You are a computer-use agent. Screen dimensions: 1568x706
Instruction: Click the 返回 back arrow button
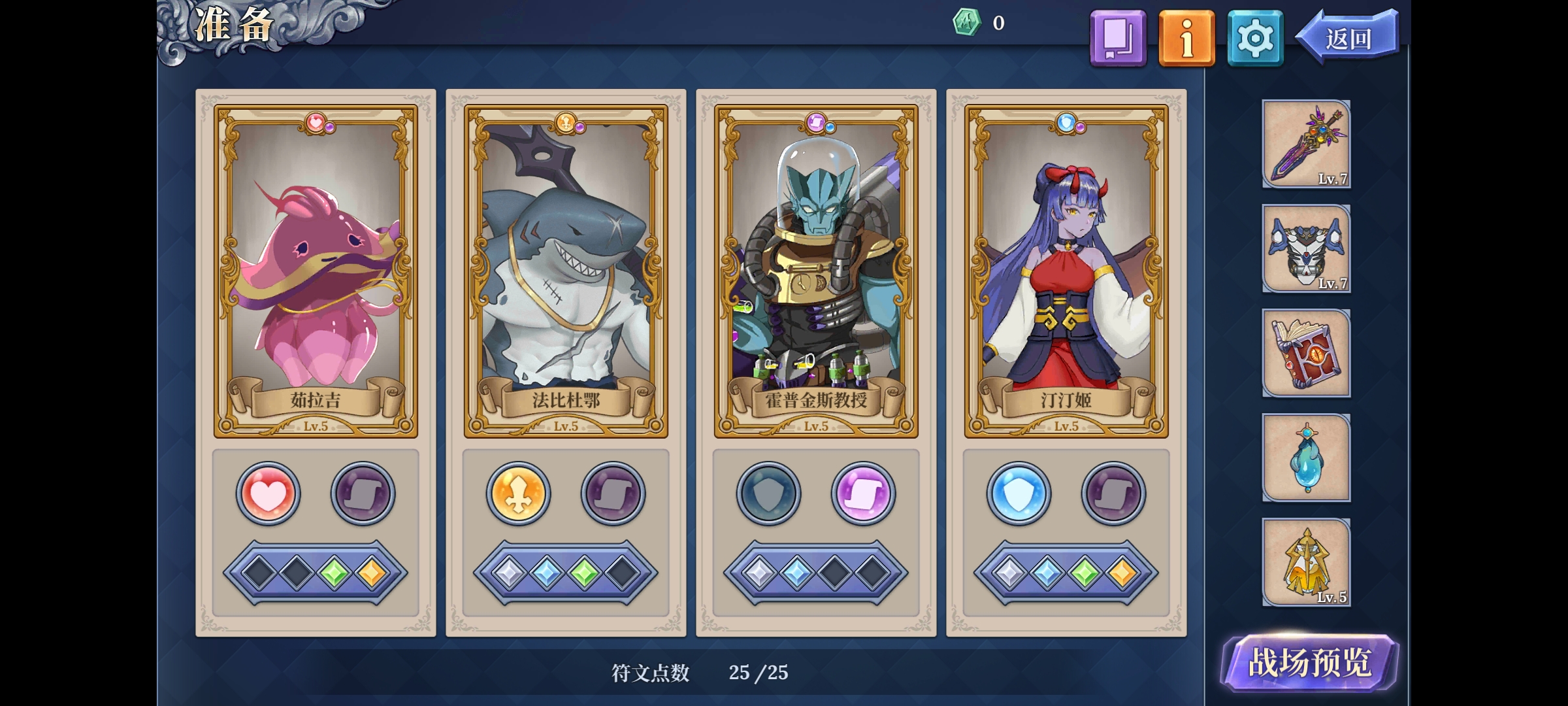[1348, 38]
